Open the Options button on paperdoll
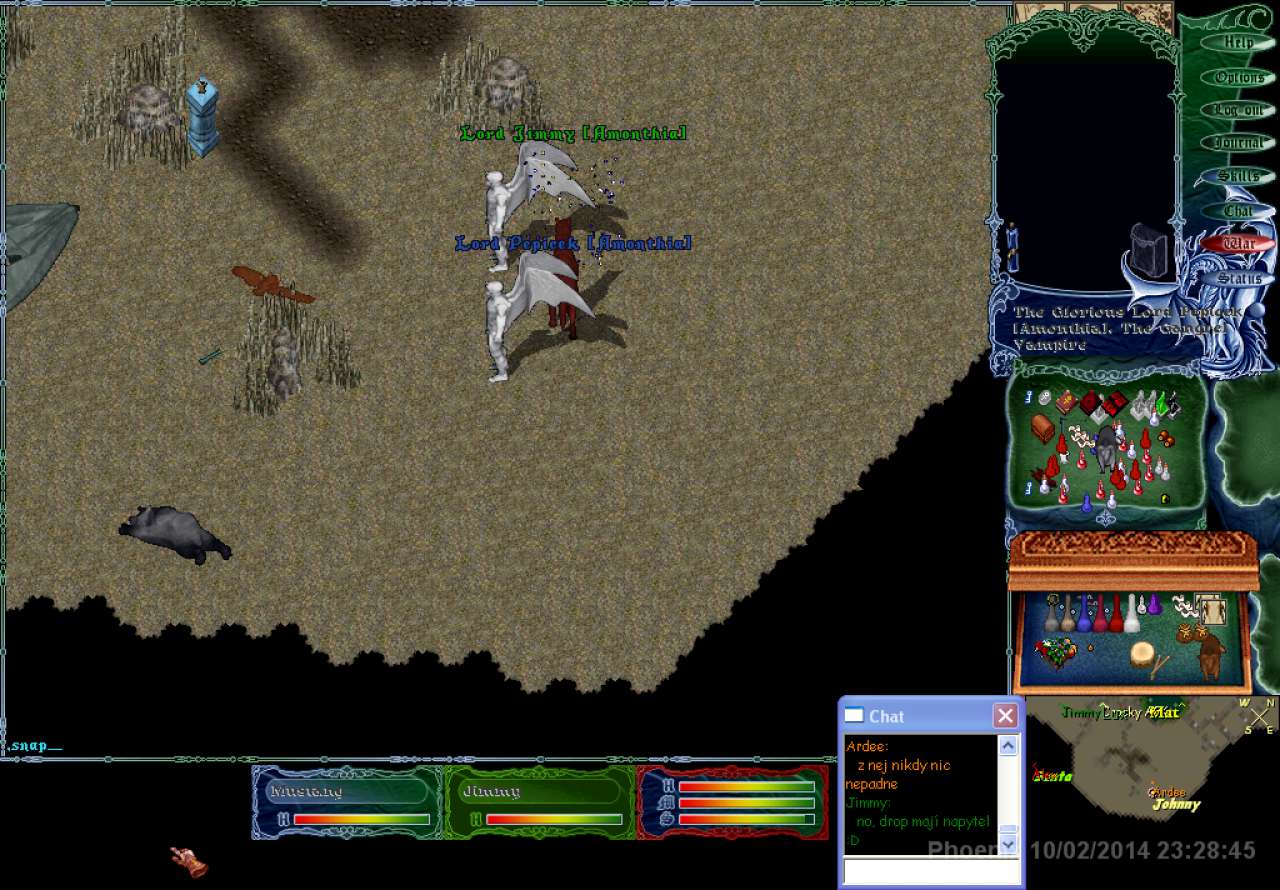This screenshot has height=890, width=1280. (x=1238, y=77)
